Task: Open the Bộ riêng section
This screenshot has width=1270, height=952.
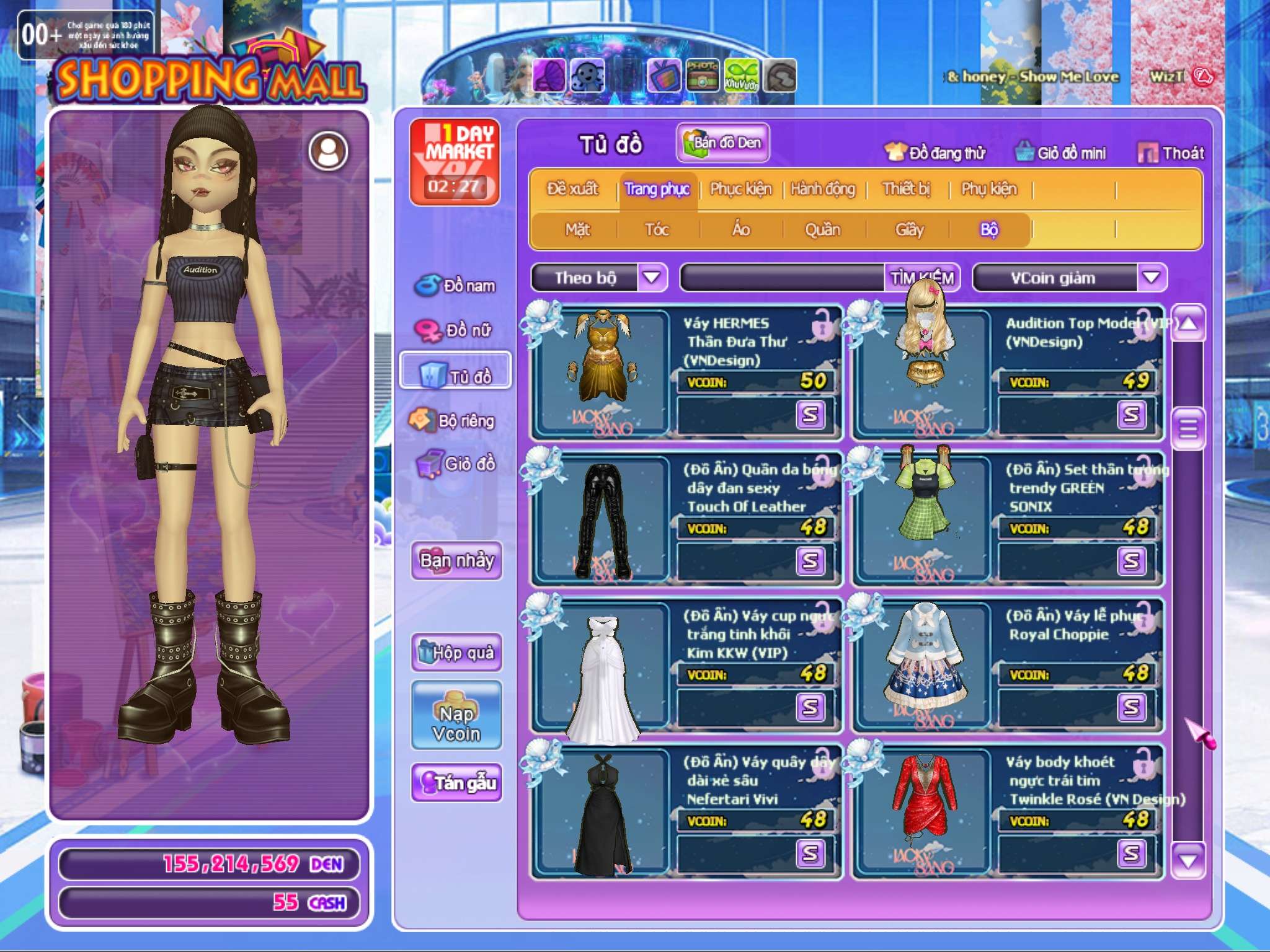Action: click(x=453, y=421)
